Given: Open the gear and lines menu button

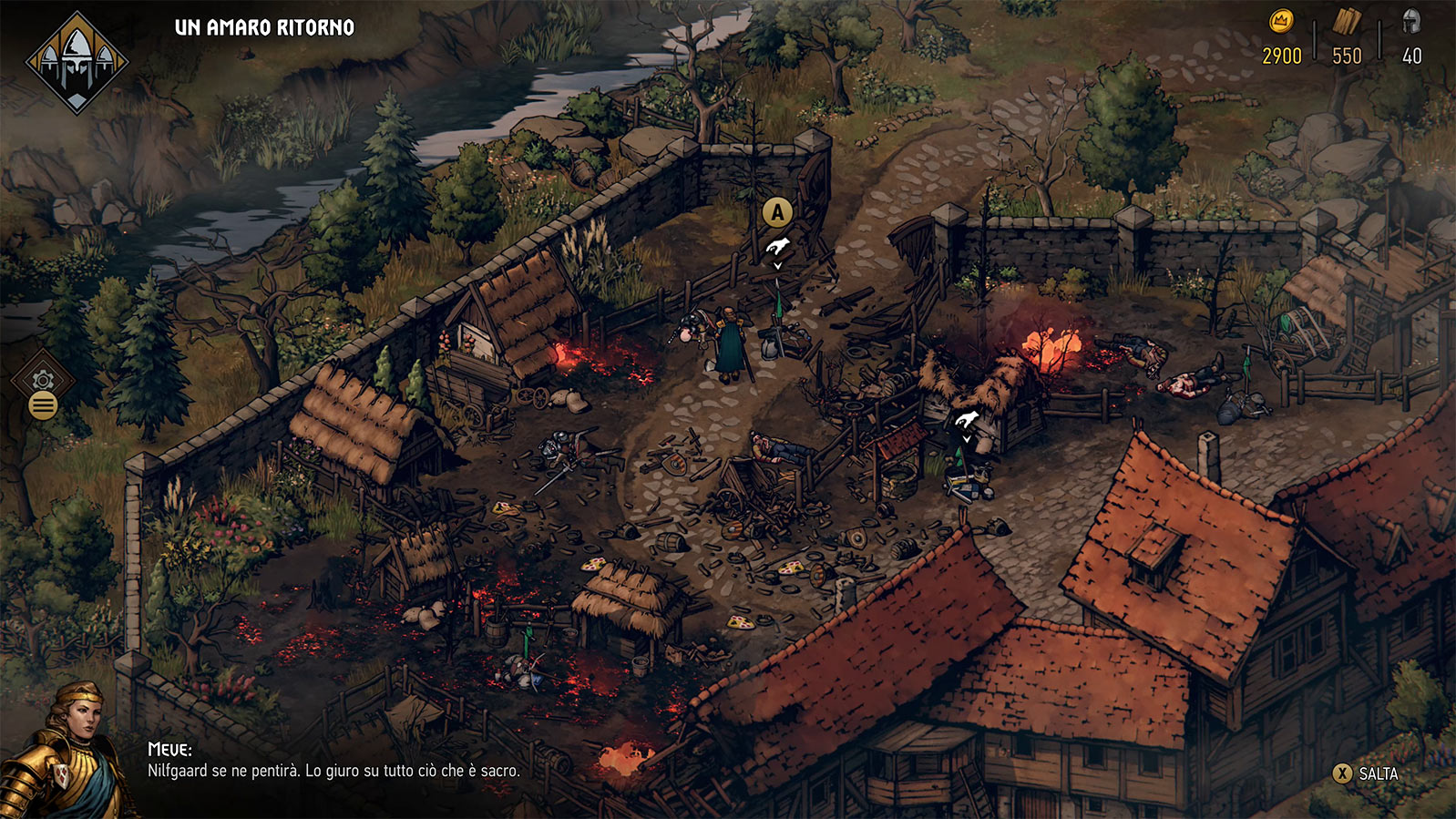Looking at the screenshot, I should pos(43,393).
